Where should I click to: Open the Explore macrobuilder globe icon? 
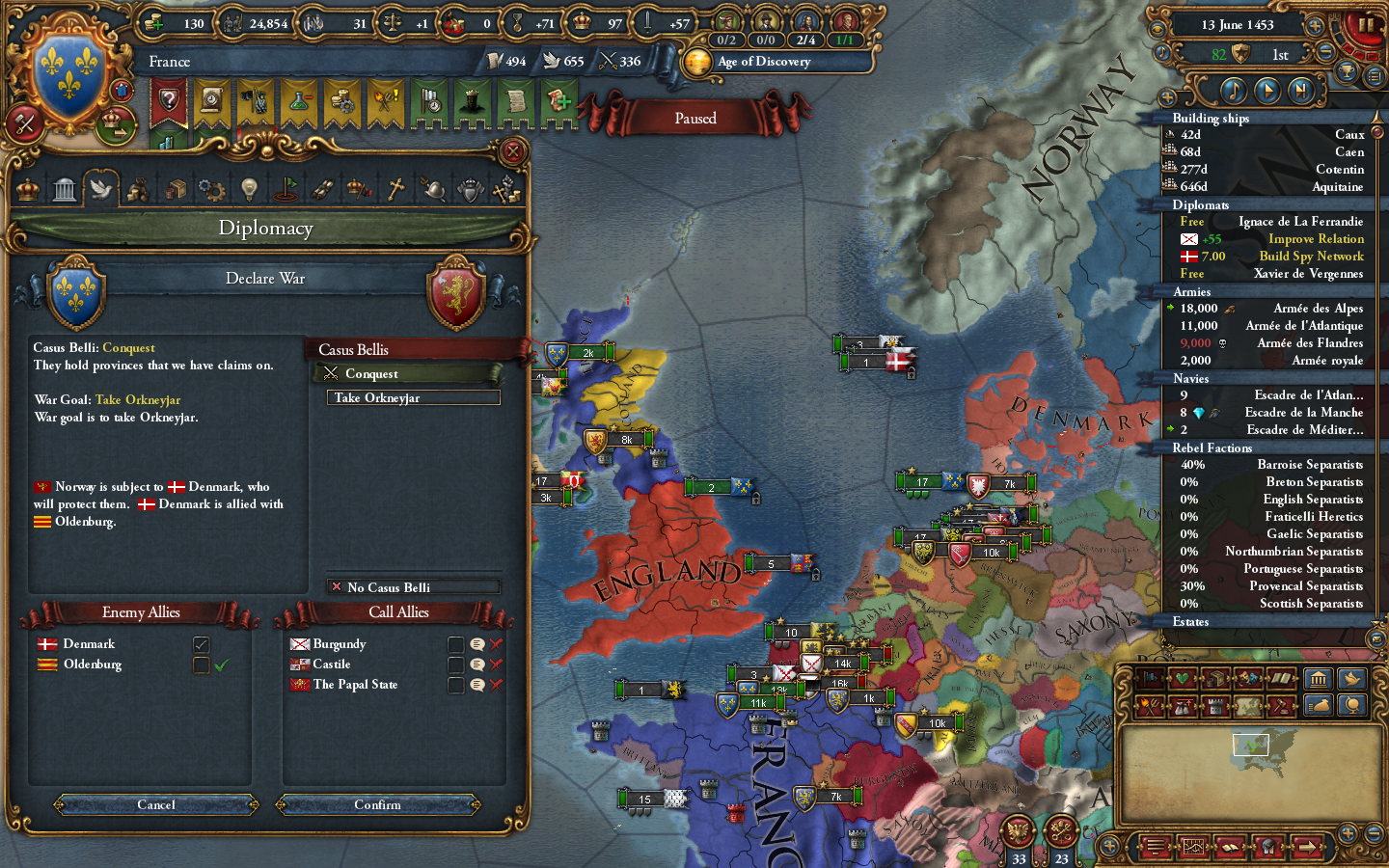click(x=1351, y=705)
